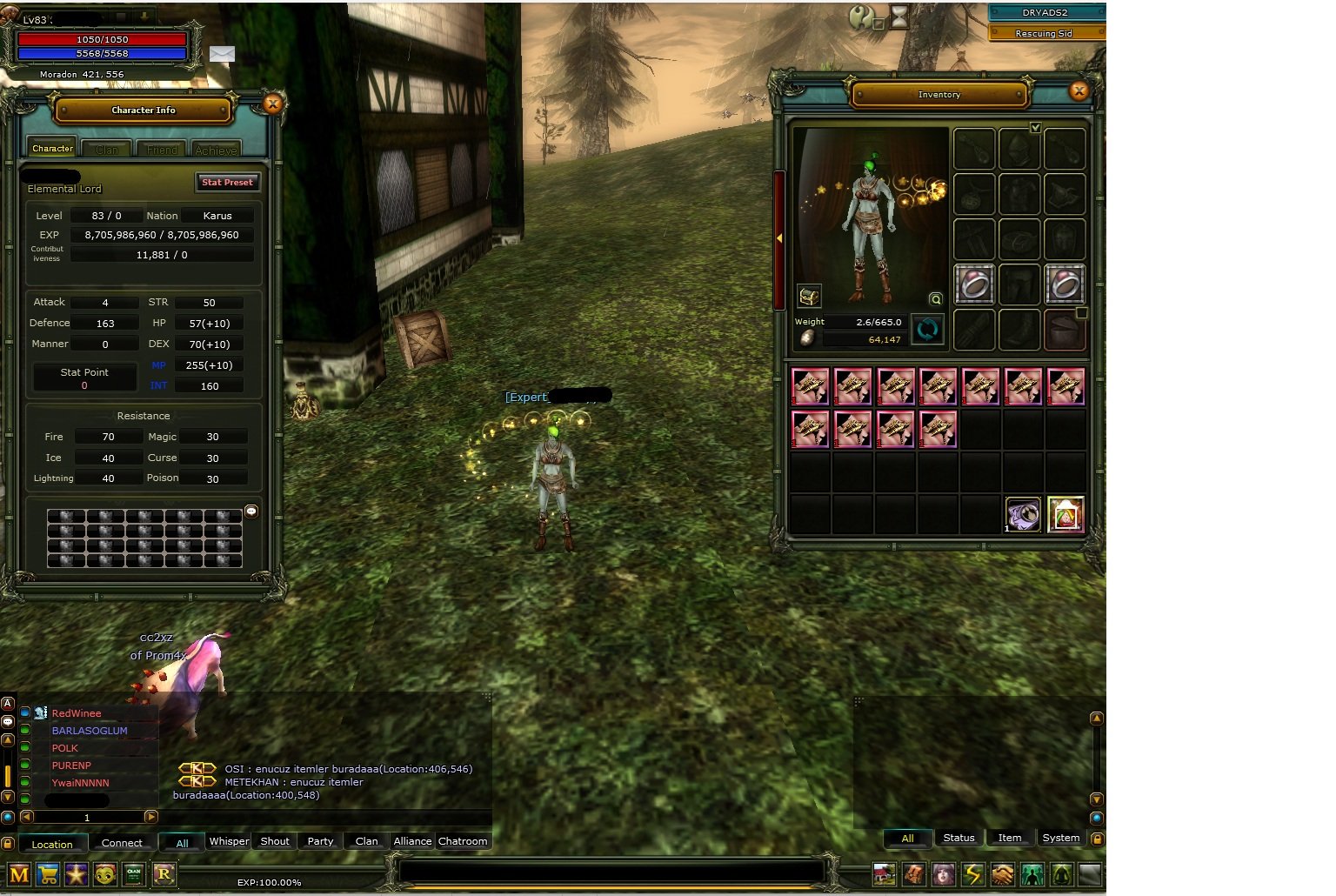Screen dimensions: 1336x896
Task: Select the Shout chat tab
Action: click(x=275, y=841)
